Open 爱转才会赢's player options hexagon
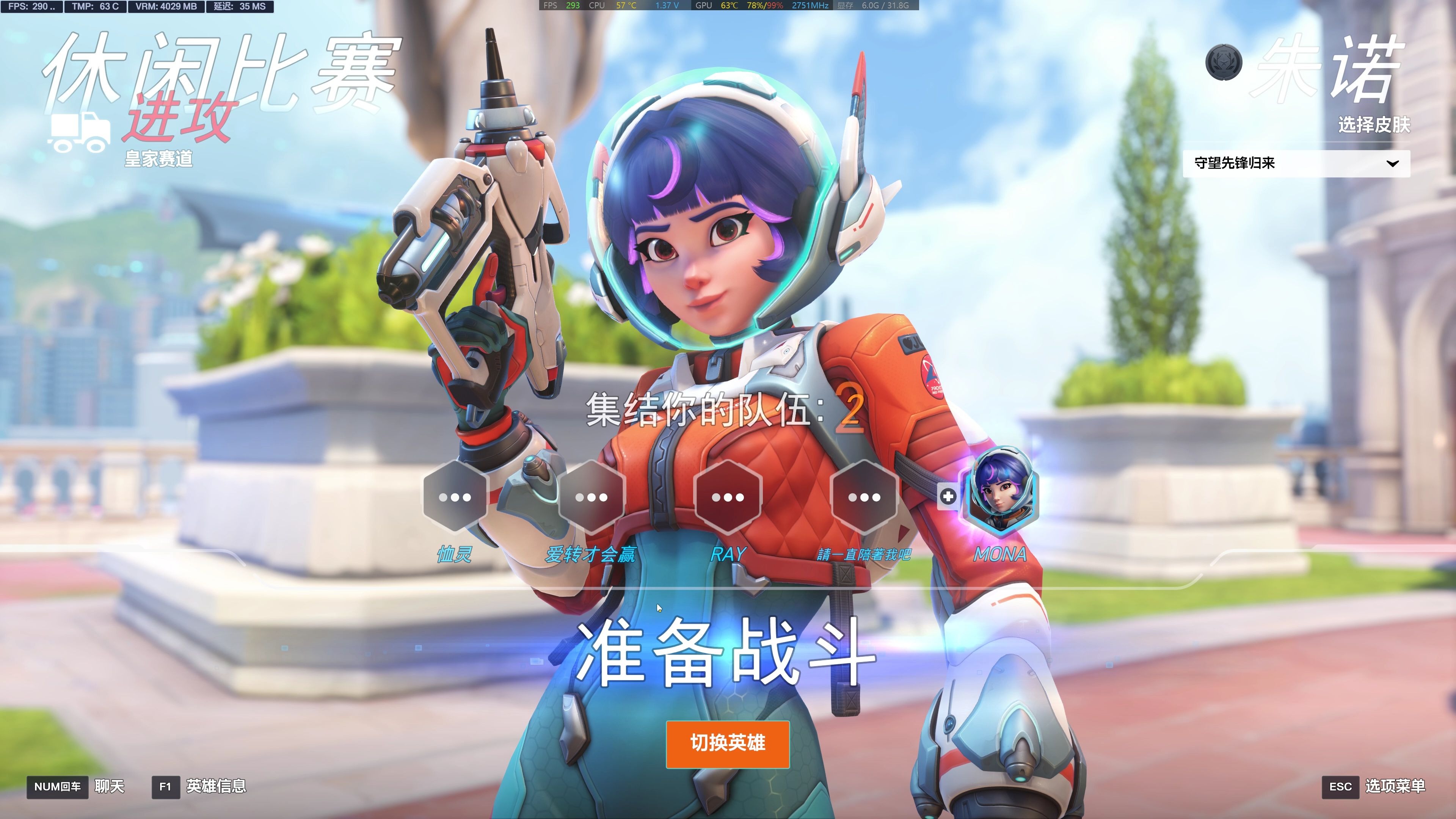Viewport: 1456px width, 819px height. pyautogui.click(x=591, y=497)
